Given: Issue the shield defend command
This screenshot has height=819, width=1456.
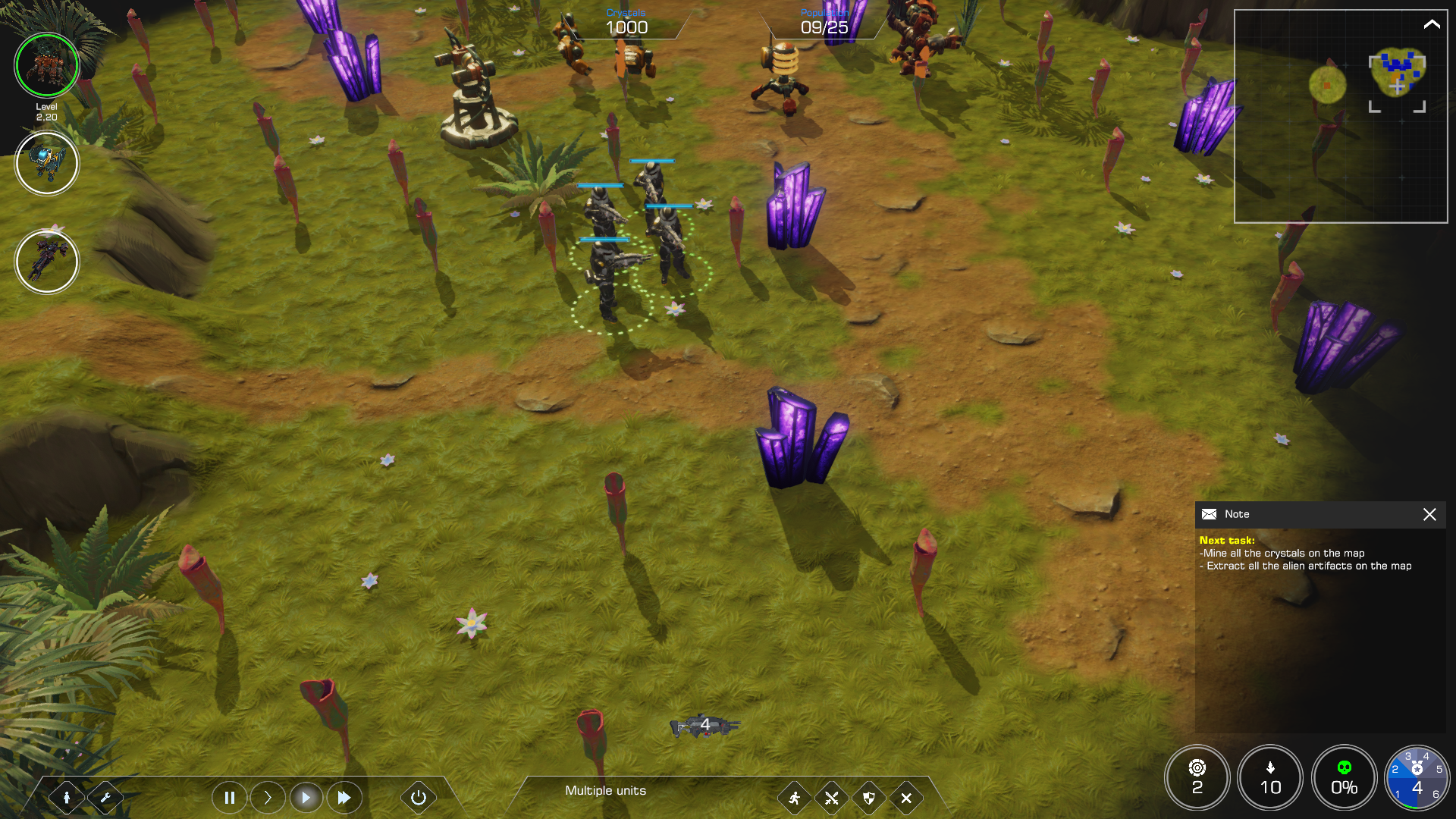Looking at the screenshot, I should (869, 798).
